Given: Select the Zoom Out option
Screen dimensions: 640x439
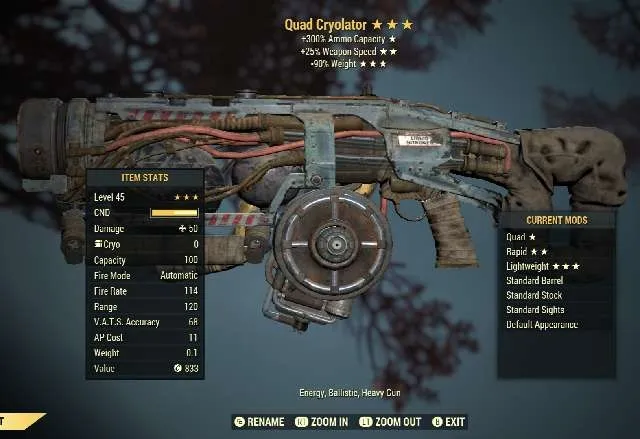Looking at the screenshot, I should click(391, 422).
